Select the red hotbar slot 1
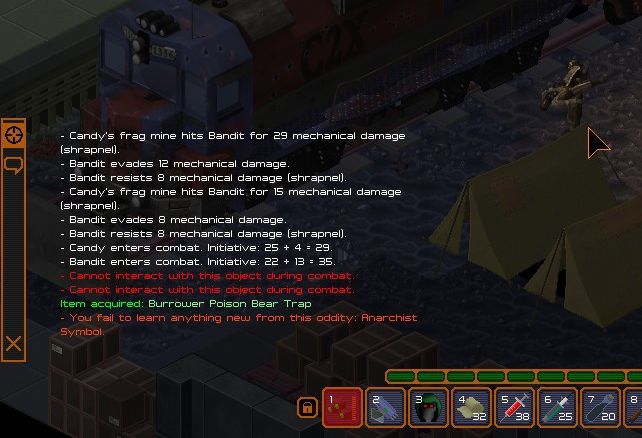 point(342,408)
